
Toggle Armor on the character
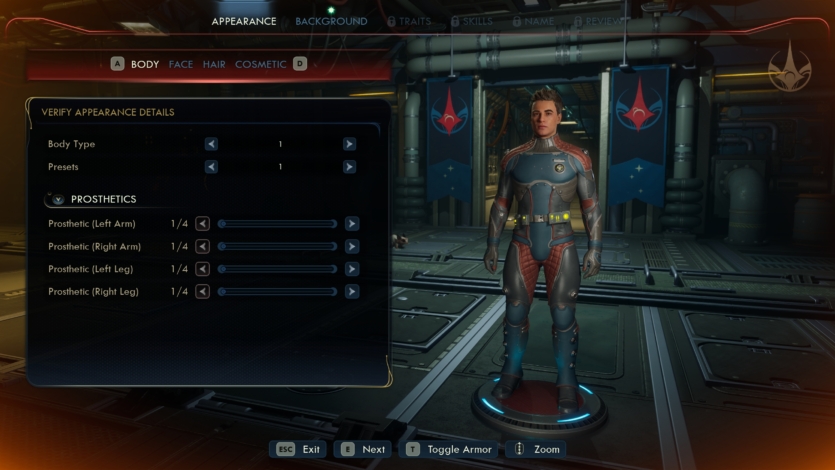(450, 449)
